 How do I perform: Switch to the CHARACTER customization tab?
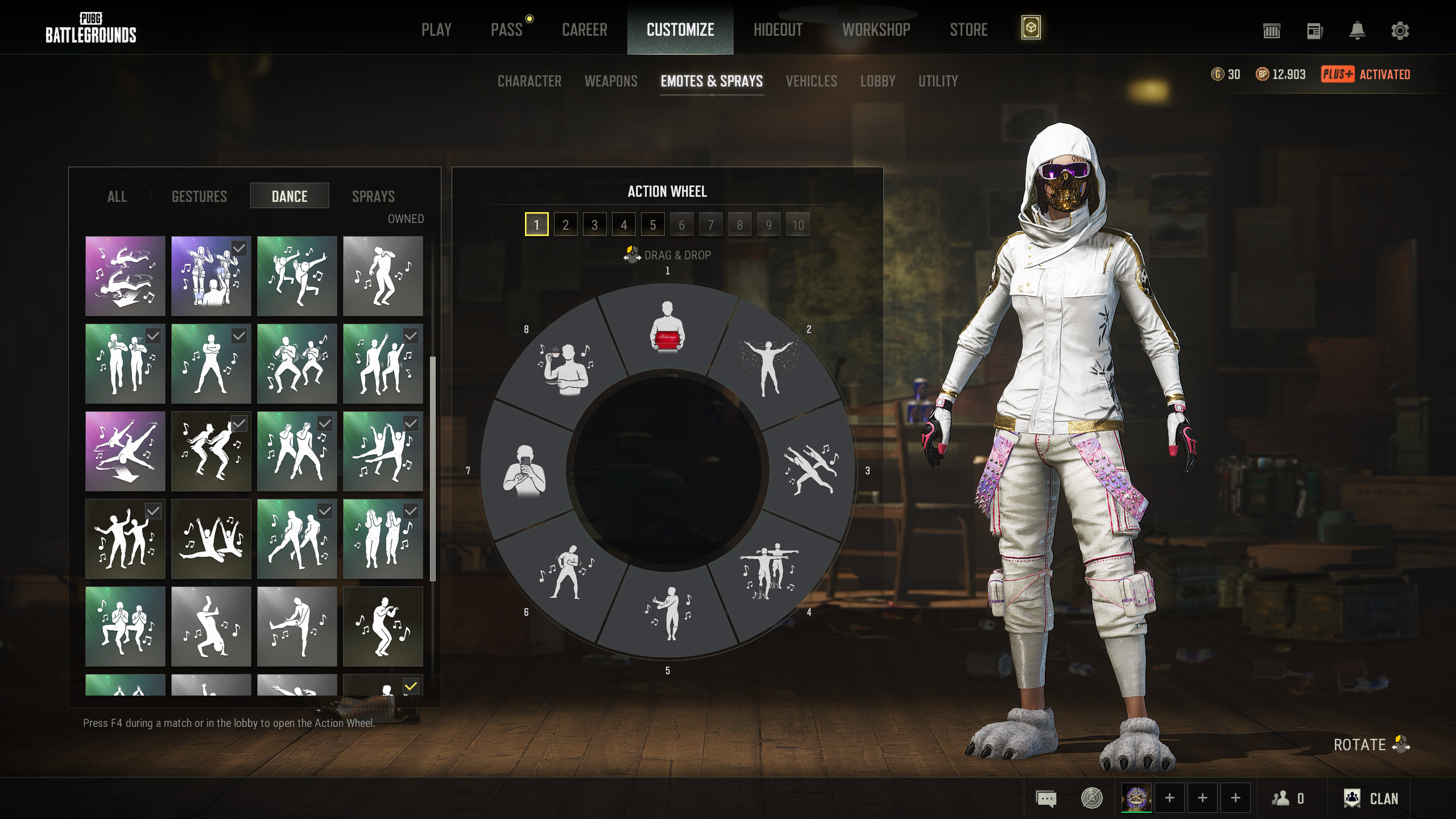pyautogui.click(x=529, y=81)
